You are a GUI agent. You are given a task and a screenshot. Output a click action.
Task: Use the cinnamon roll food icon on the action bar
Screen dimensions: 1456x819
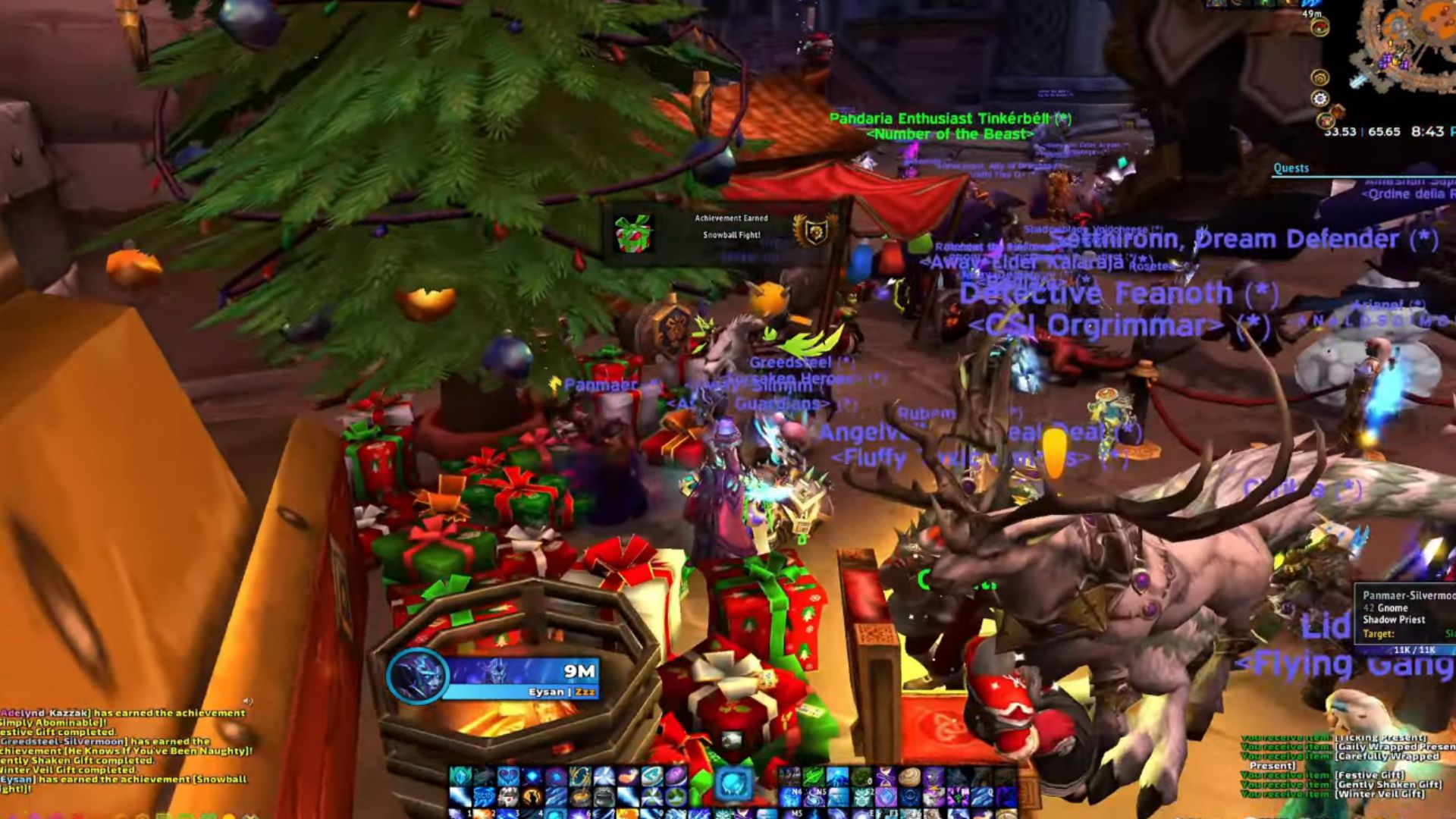coord(909,778)
